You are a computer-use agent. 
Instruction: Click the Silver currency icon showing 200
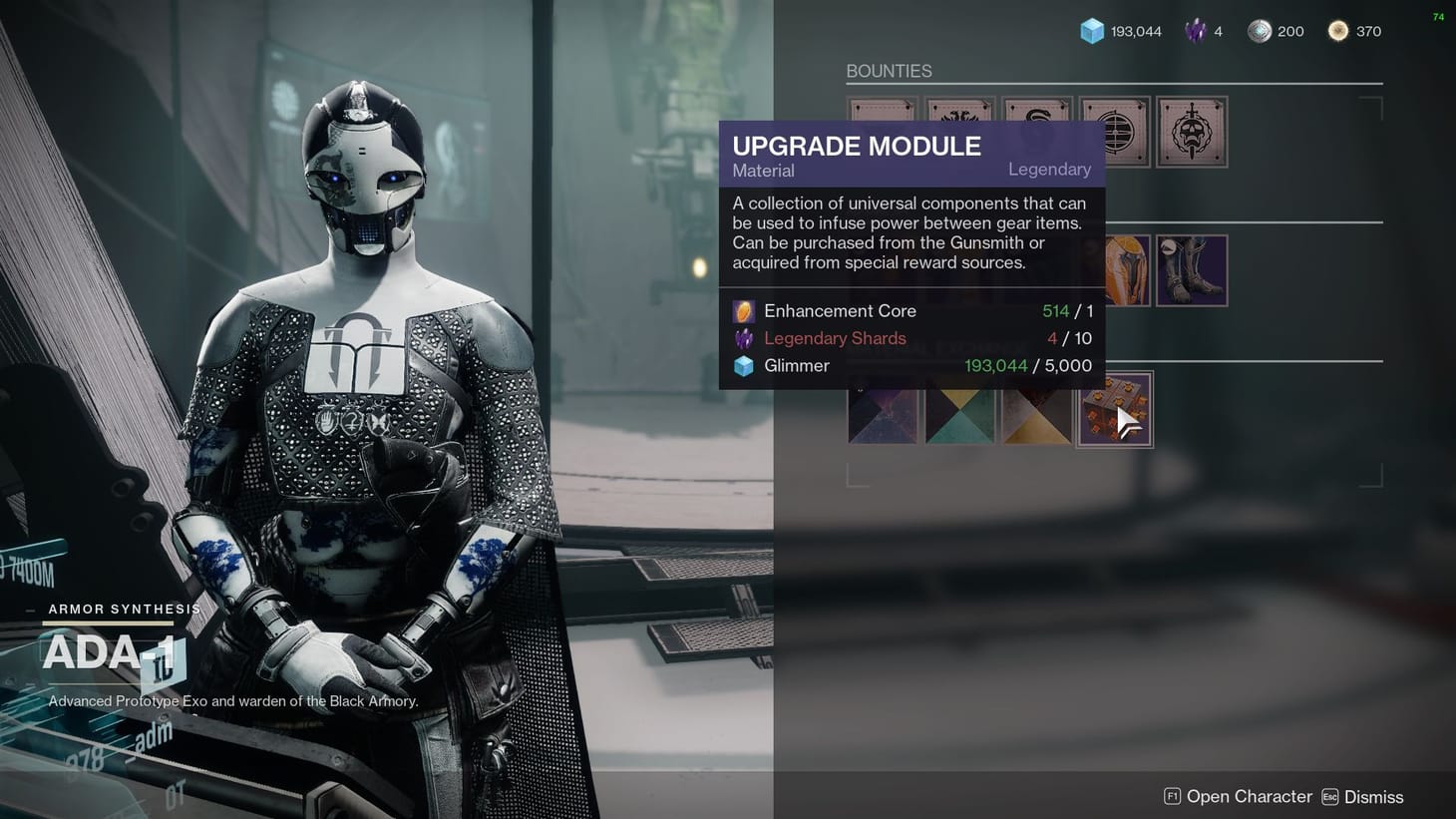pos(1261,31)
